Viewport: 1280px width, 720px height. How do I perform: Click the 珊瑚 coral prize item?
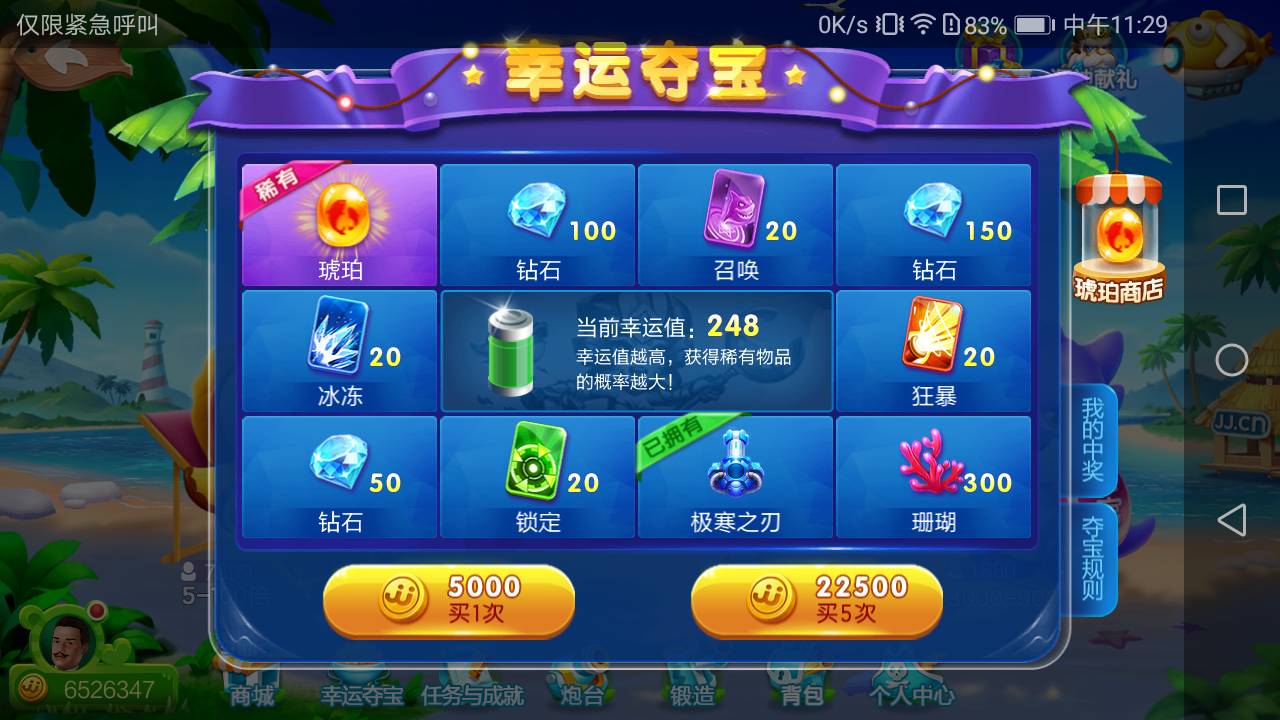933,475
